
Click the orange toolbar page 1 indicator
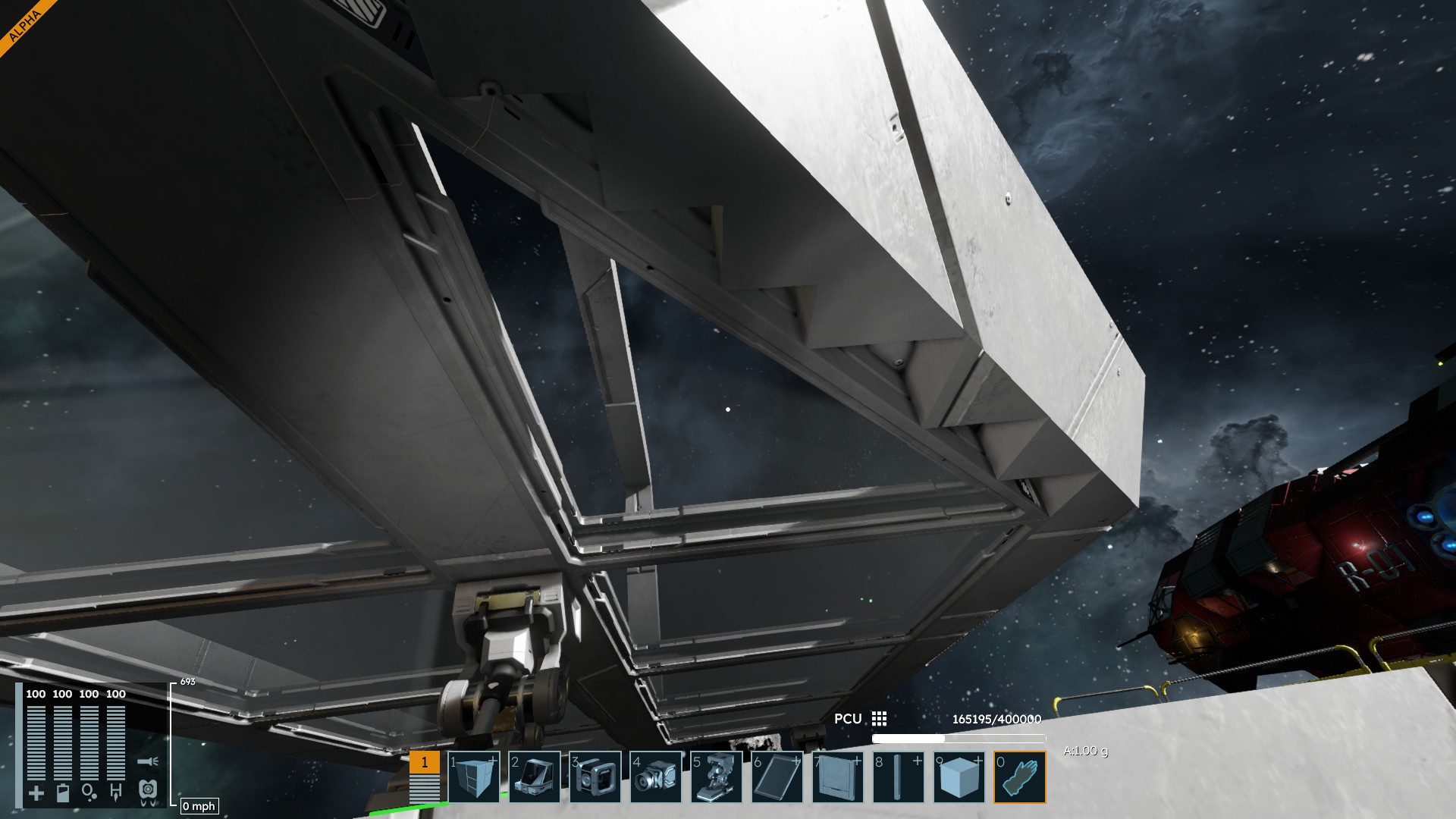(425, 762)
